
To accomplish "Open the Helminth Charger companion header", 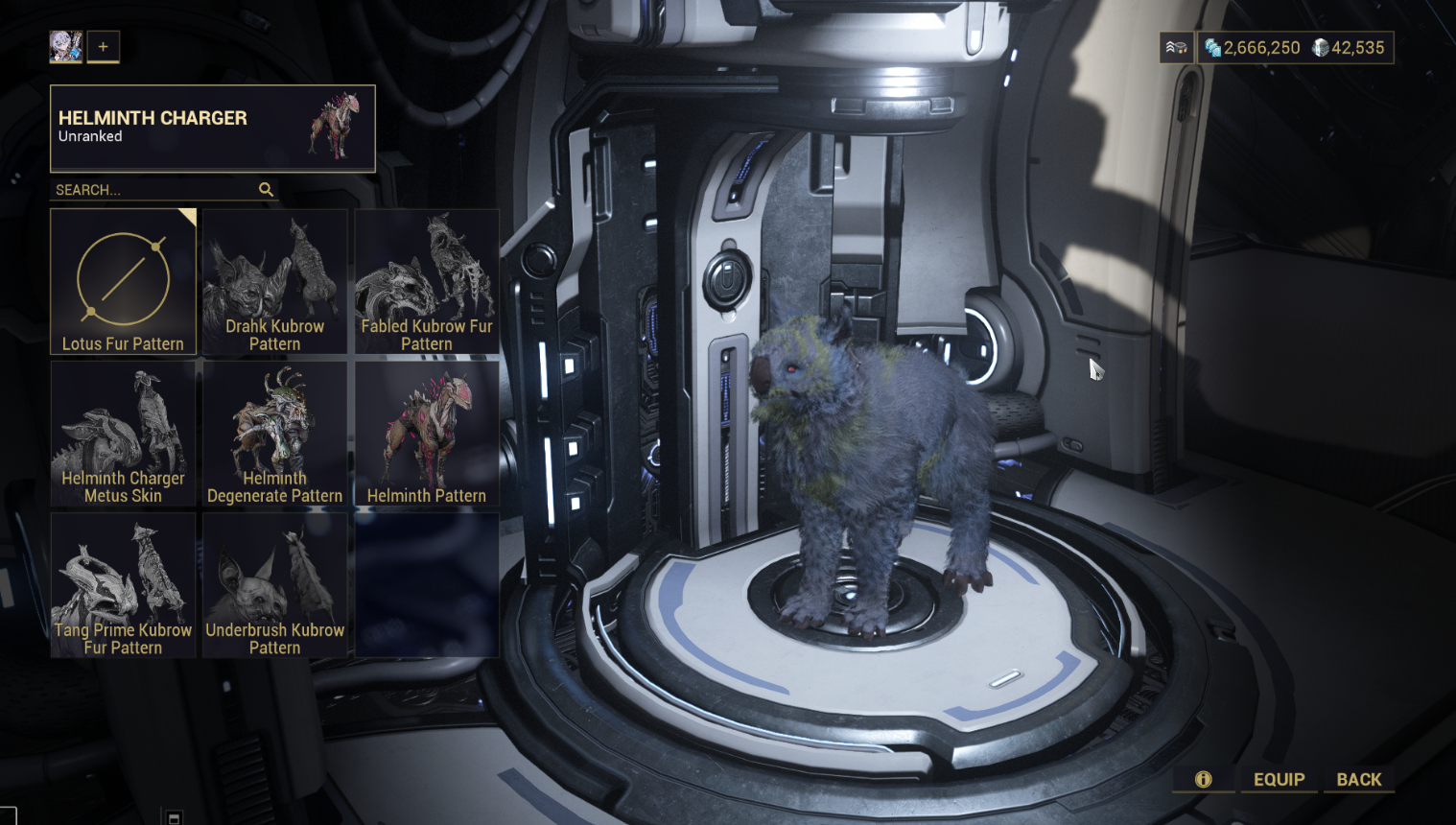I will (x=212, y=129).
